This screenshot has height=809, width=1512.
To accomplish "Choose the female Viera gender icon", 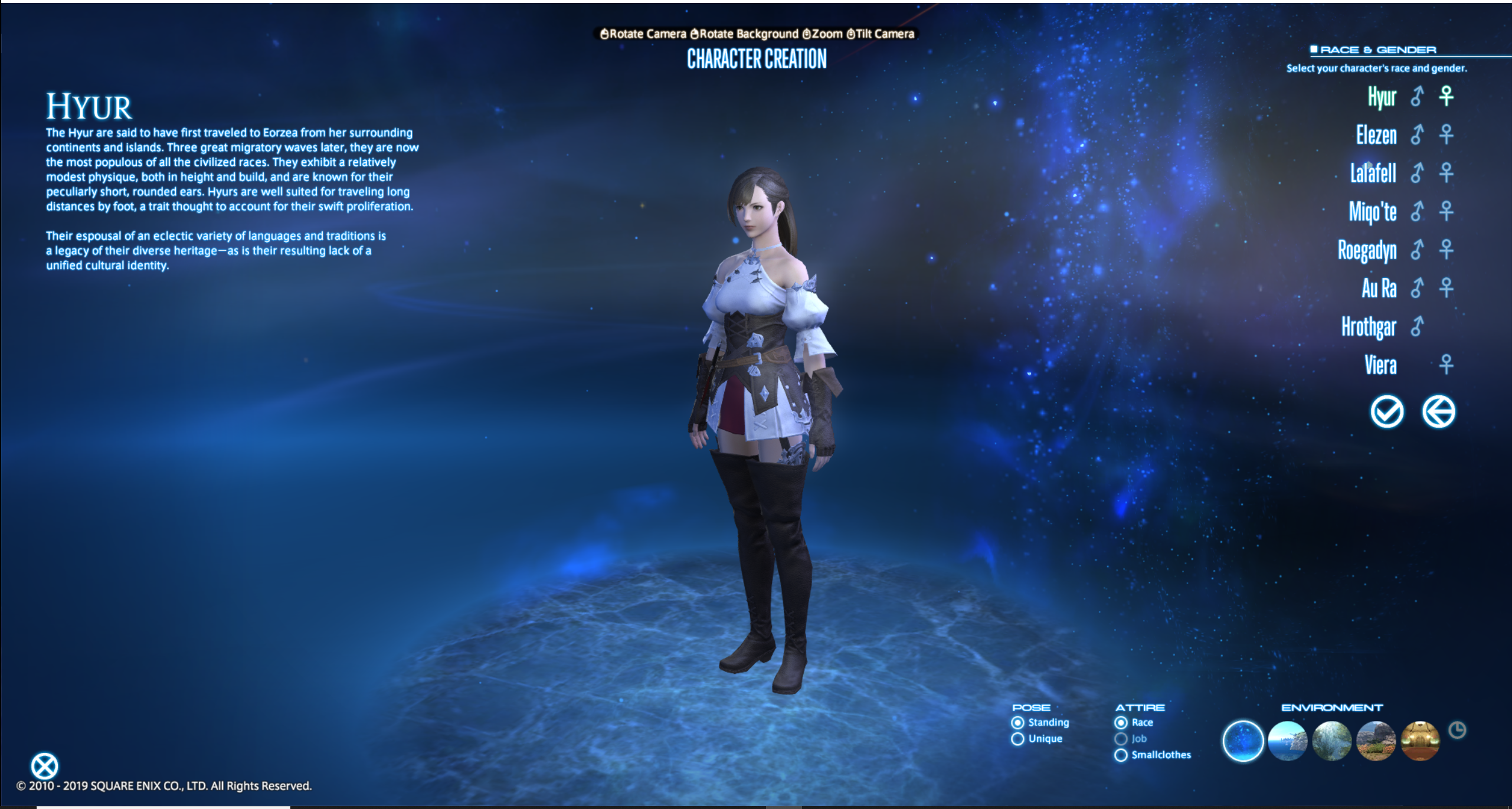I will click(x=1446, y=365).
